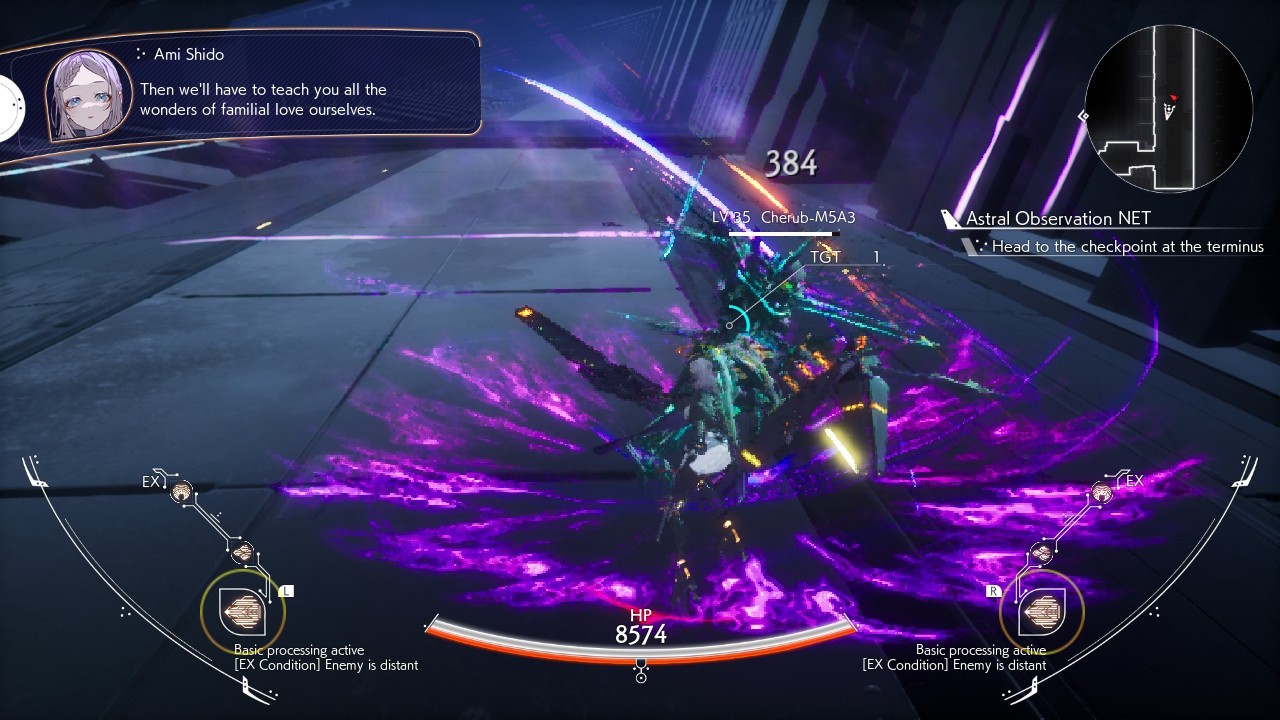Screen dimensions: 1280x720
Task: Click Ami Shido's dialogue portrait
Action: (88, 96)
